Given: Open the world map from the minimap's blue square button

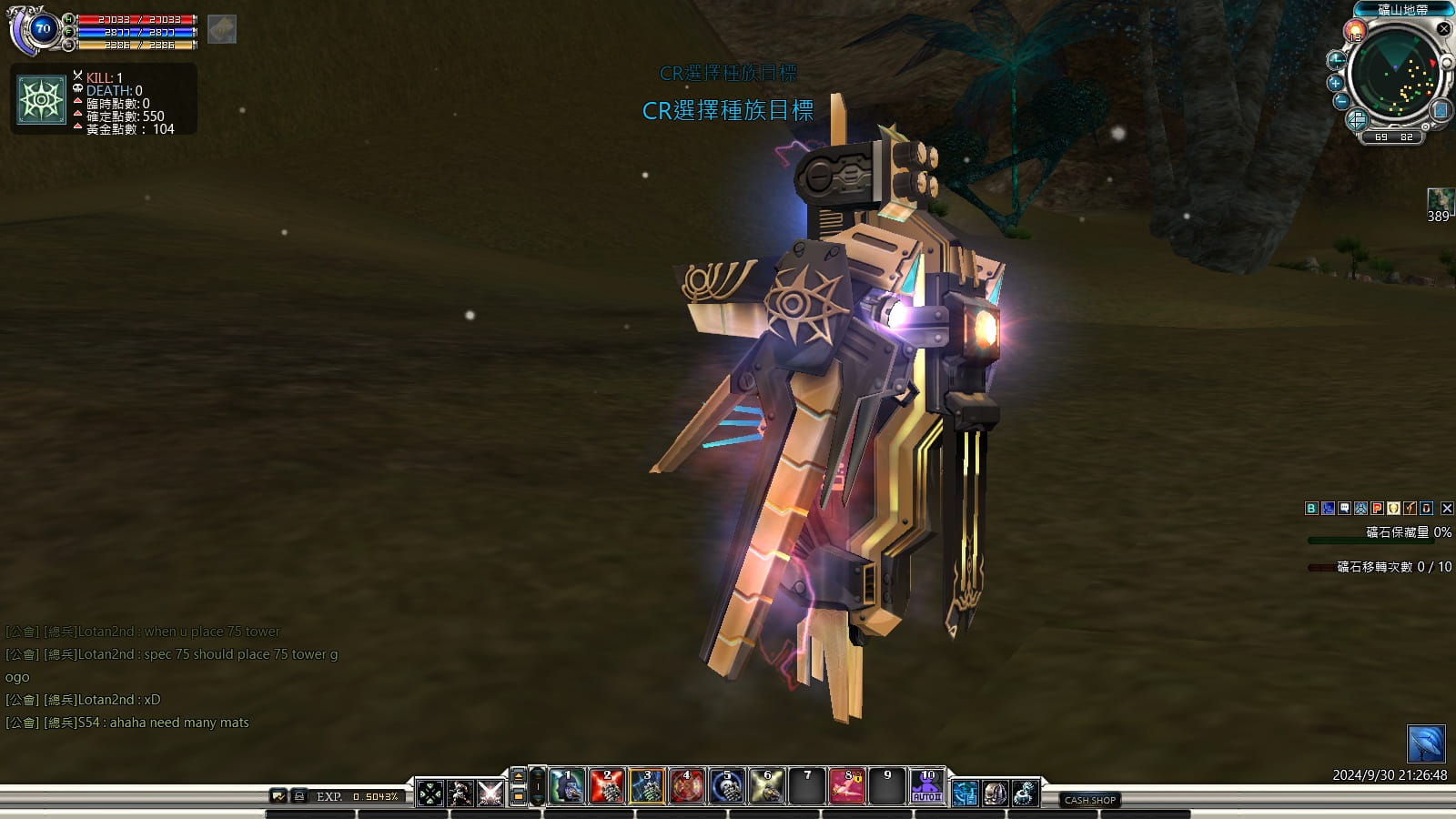Looking at the screenshot, I should (1440, 110).
